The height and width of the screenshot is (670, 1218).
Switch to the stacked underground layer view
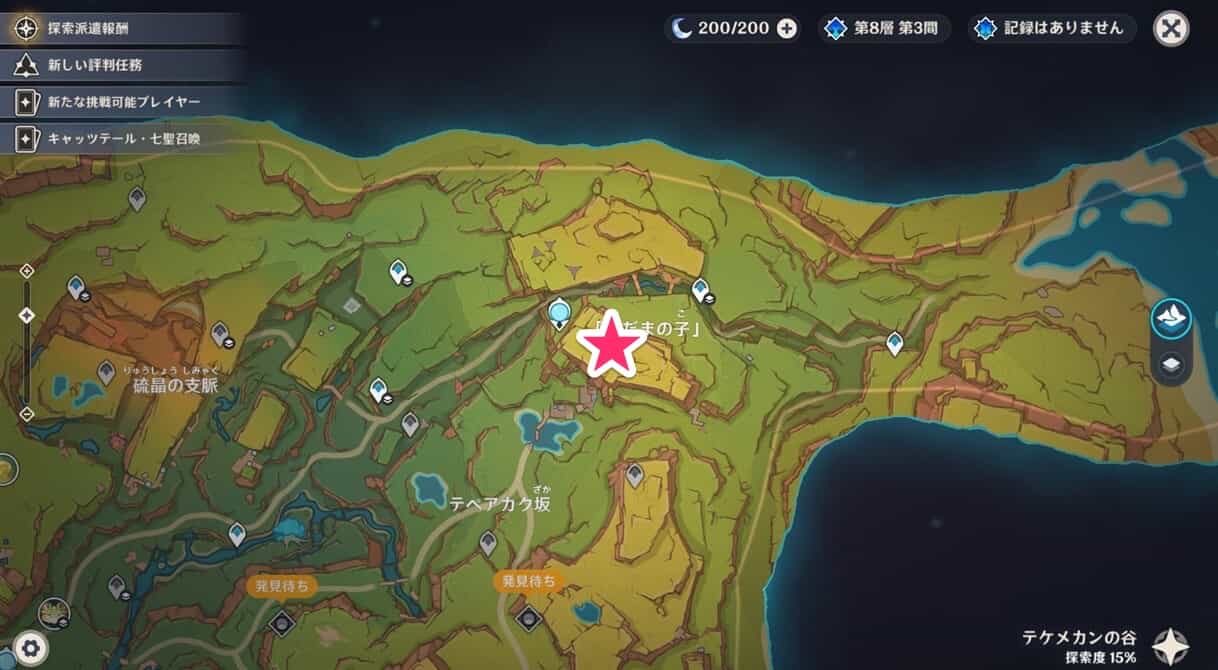click(x=1171, y=365)
